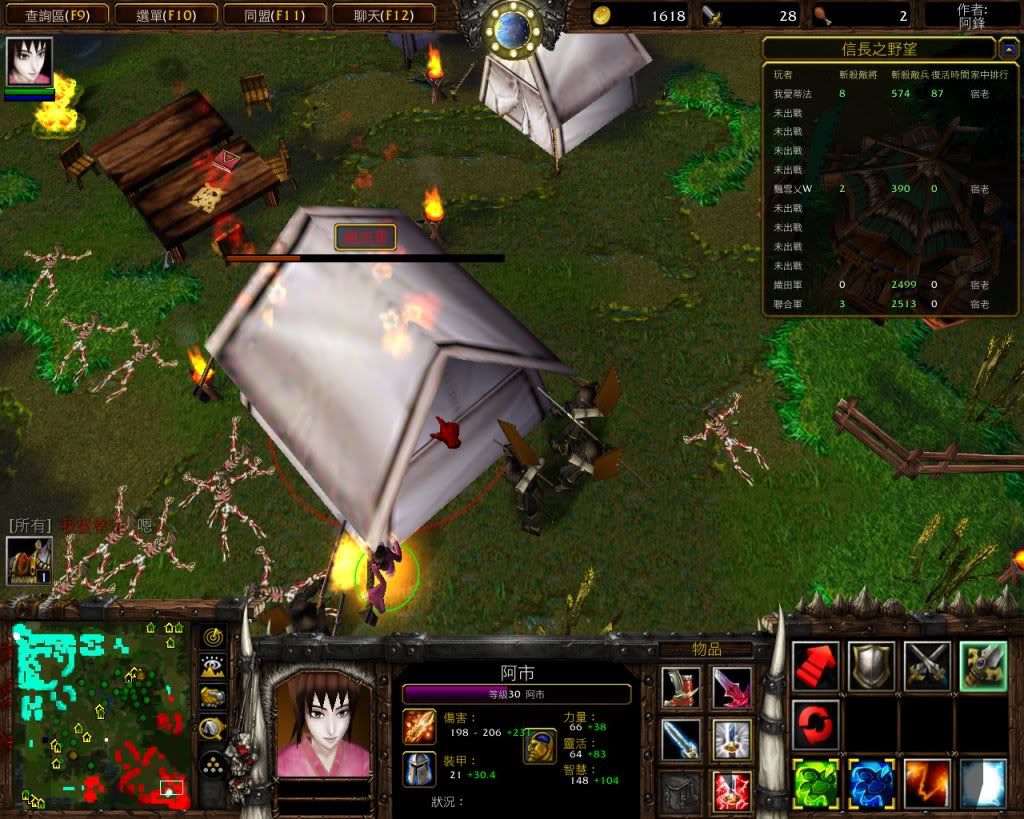The height and width of the screenshot is (819, 1024).
Task: Activate the minimap signal ping button
Action: tap(212, 637)
